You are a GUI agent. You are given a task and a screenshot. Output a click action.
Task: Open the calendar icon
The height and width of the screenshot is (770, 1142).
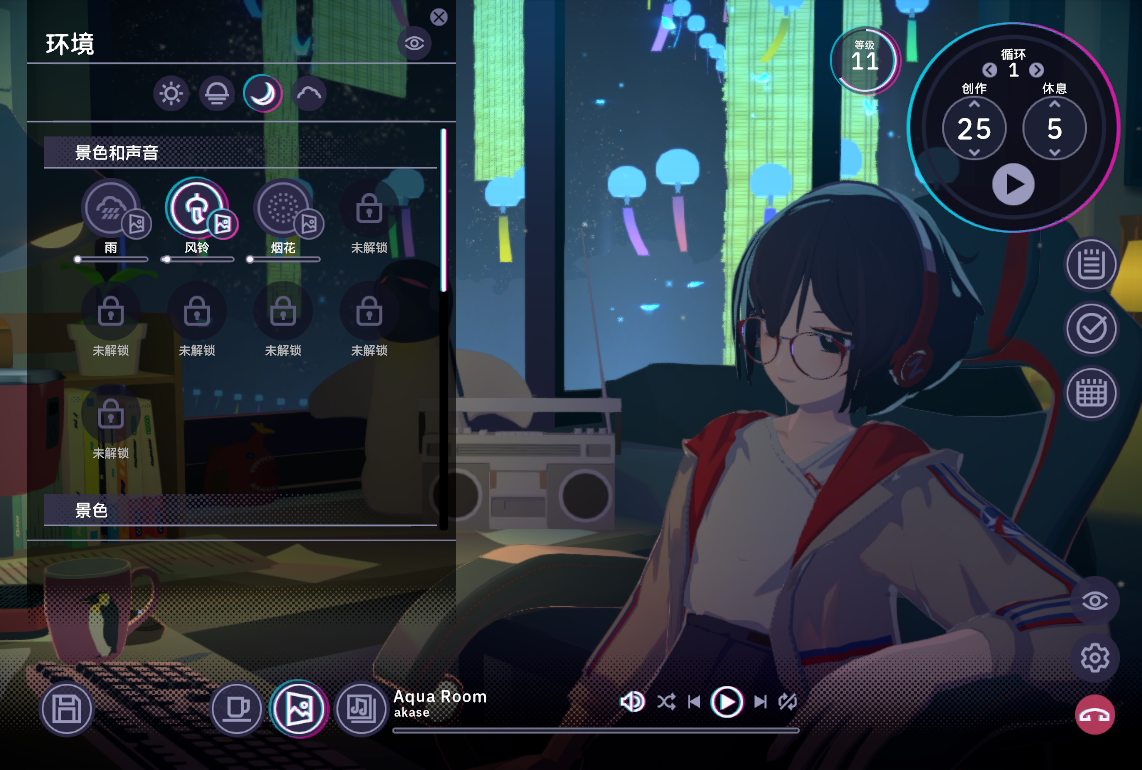click(x=1091, y=393)
